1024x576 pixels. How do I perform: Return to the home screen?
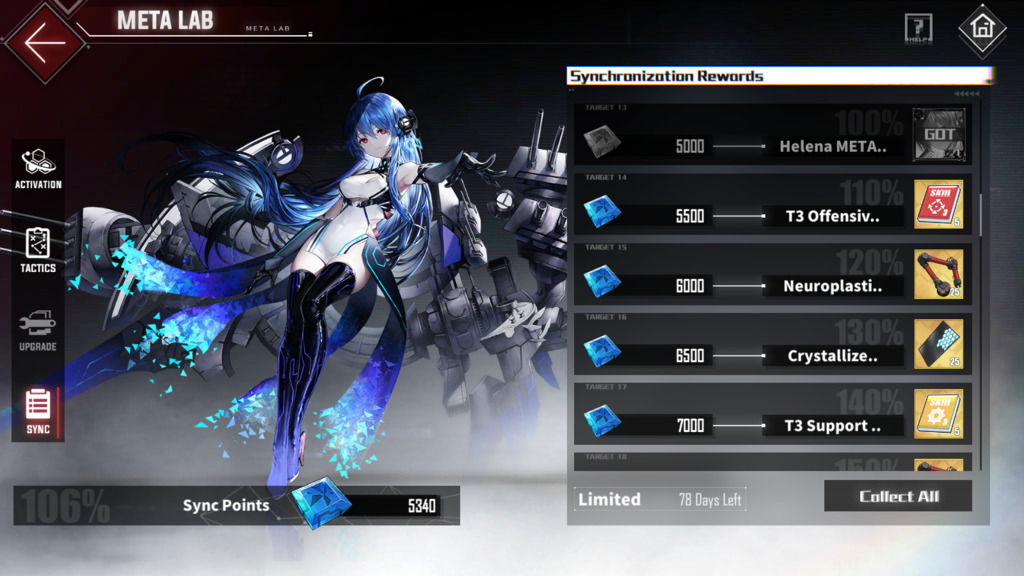[x=981, y=29]
